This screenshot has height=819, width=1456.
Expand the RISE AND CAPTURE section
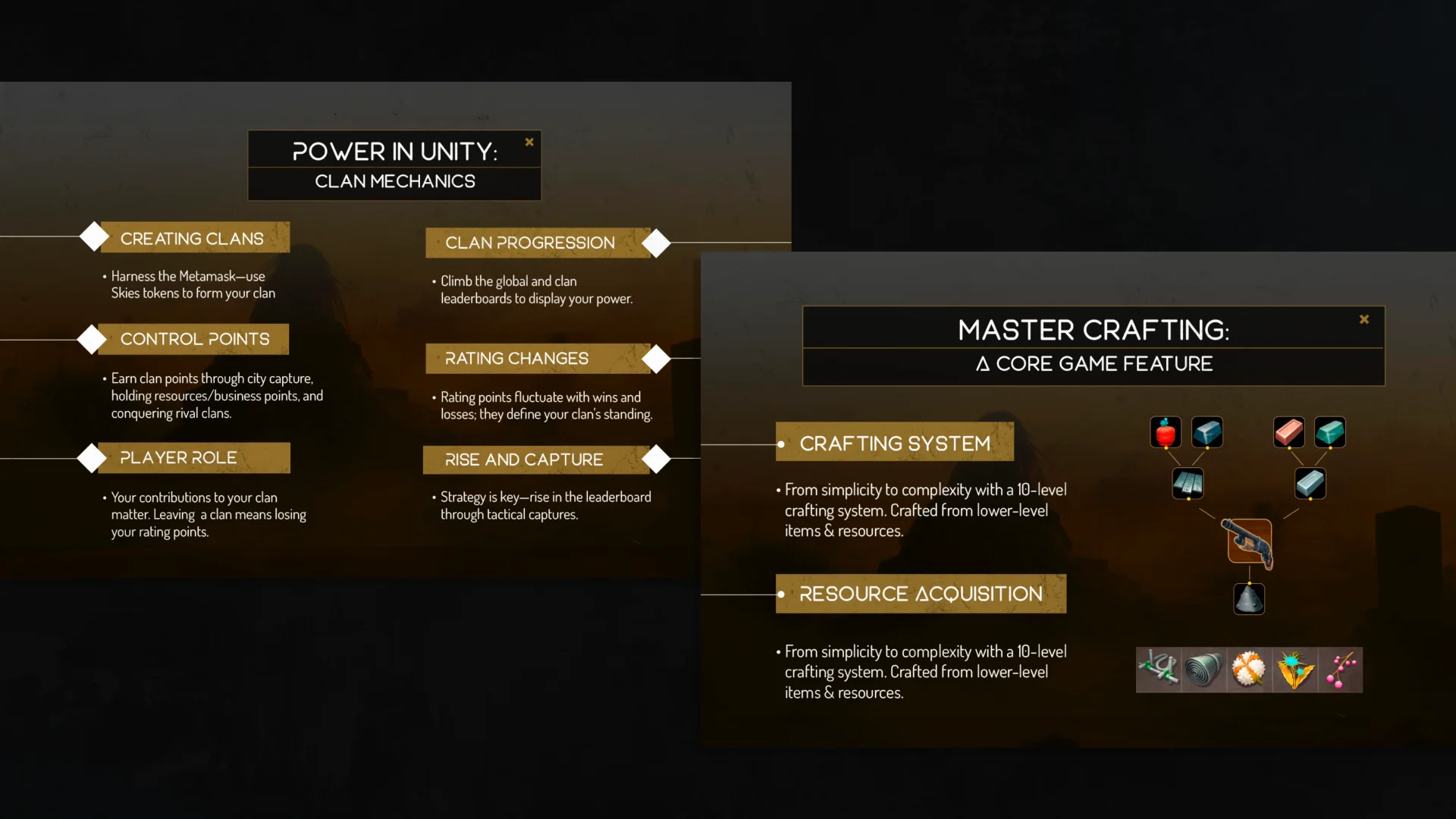[x=522, y=460]
